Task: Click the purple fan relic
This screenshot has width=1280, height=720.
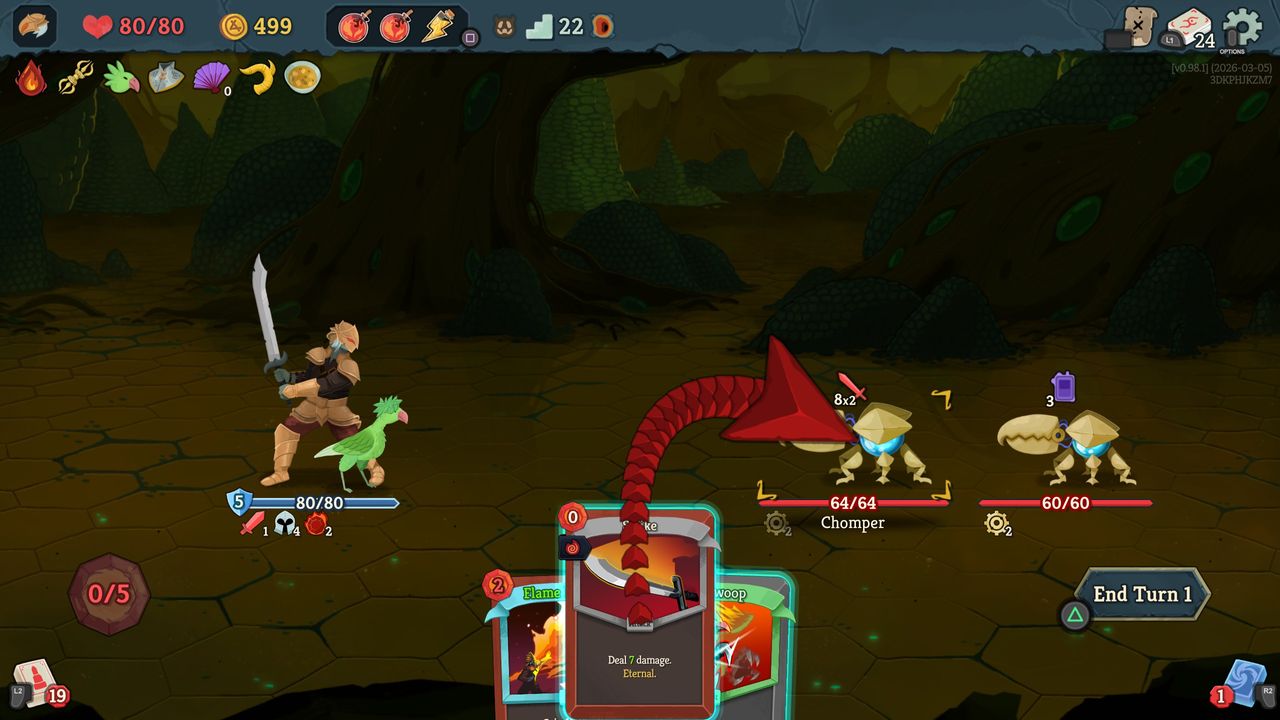Action: tap(210, 77)
